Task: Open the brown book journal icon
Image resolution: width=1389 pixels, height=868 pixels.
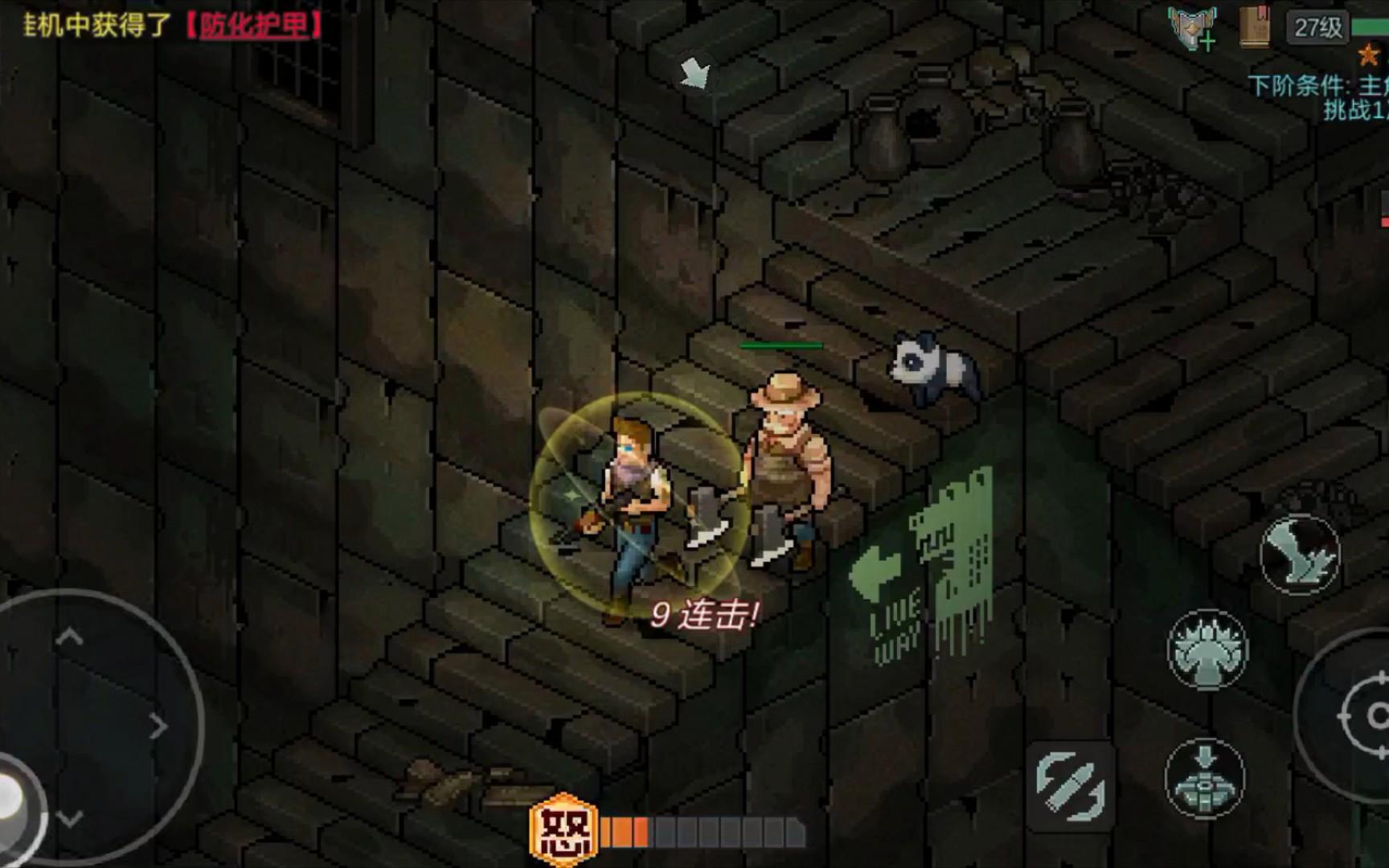Action: 1254,27
